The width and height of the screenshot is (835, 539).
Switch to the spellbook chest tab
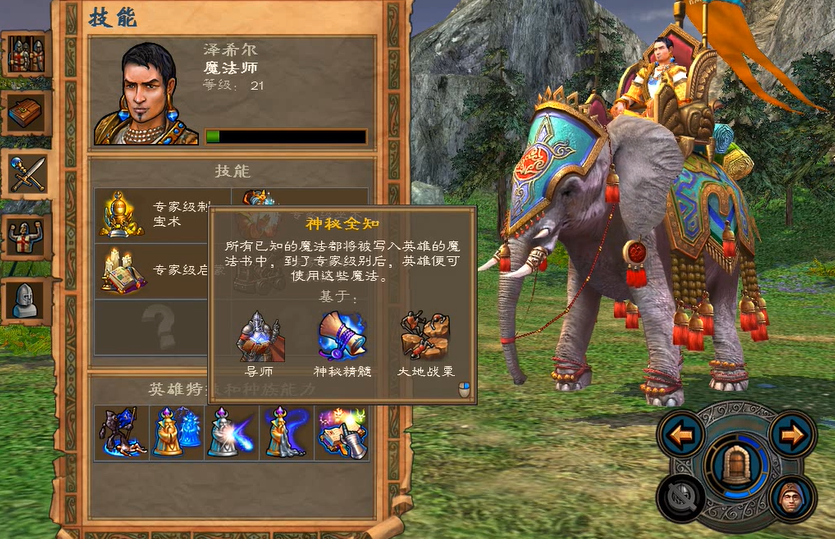25,112
